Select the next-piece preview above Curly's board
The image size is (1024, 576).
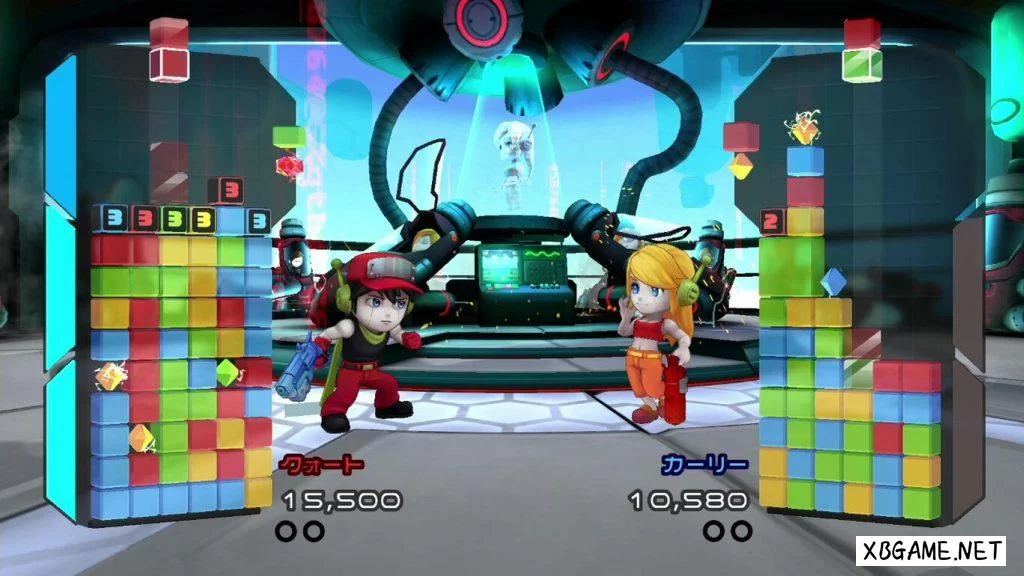click(861, 50)
